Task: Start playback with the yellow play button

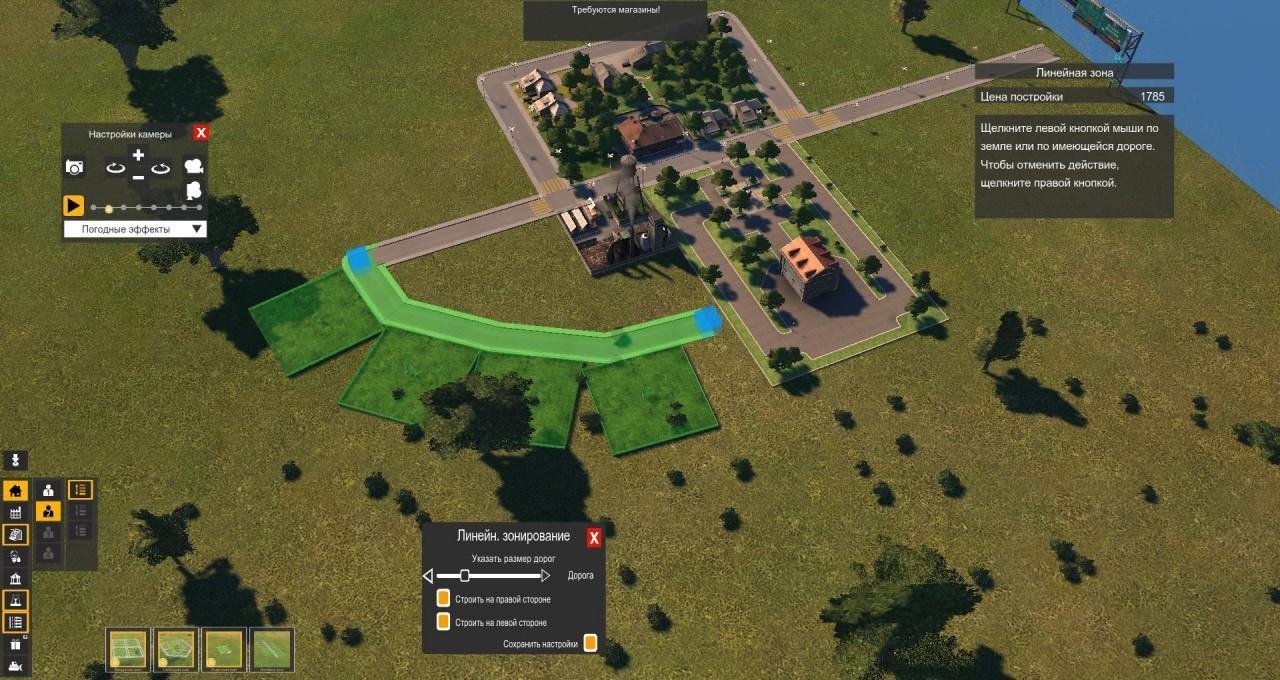Action: pyautogui.click(x=74, y=206)
